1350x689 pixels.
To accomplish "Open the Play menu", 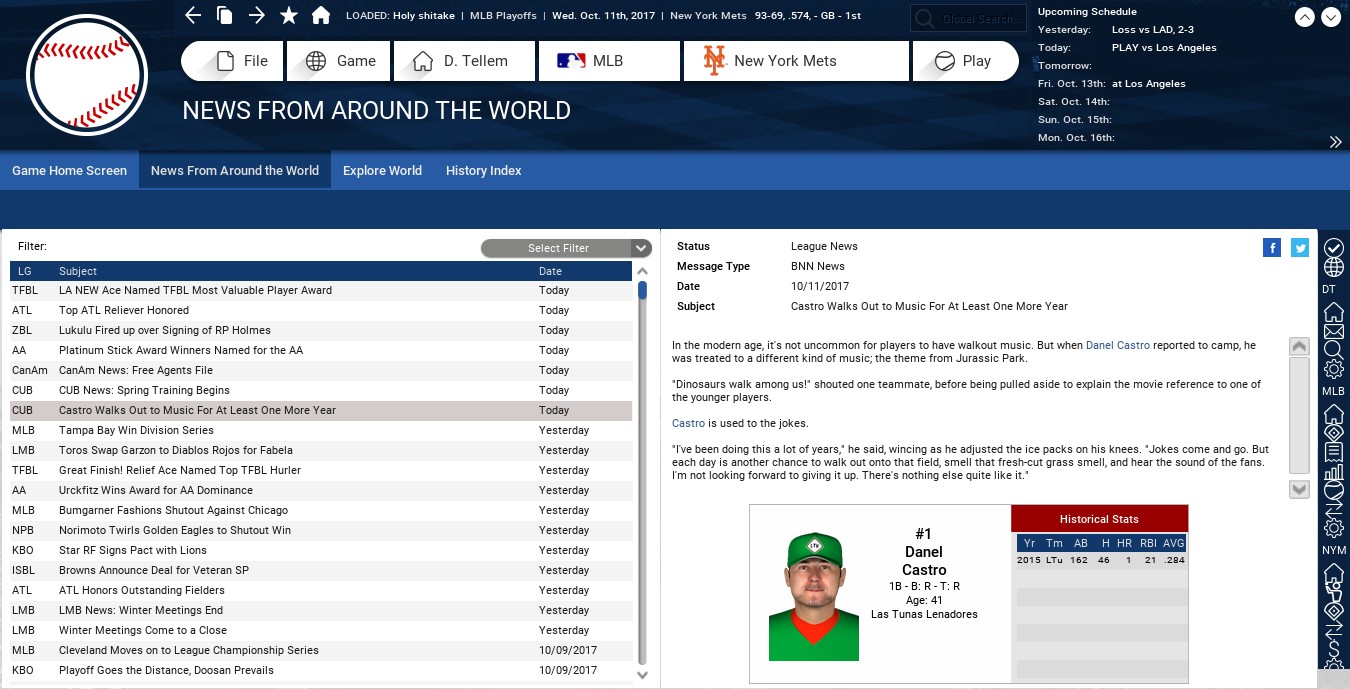I will pyautogui.click(x=965, y=61).
